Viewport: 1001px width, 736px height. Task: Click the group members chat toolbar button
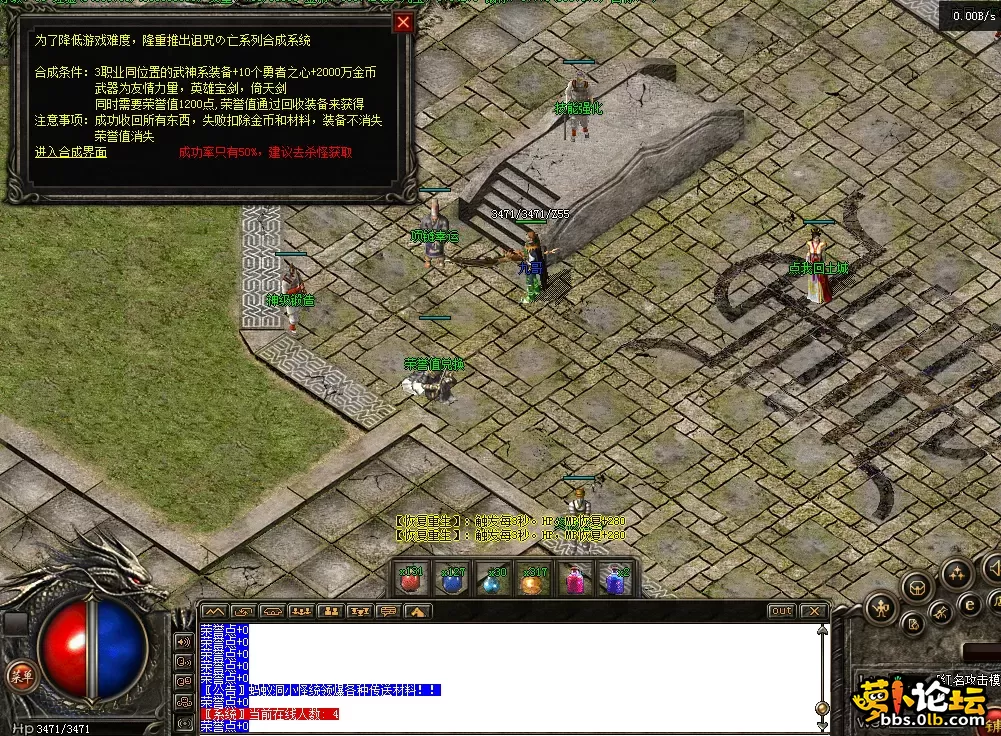point(301,611)
